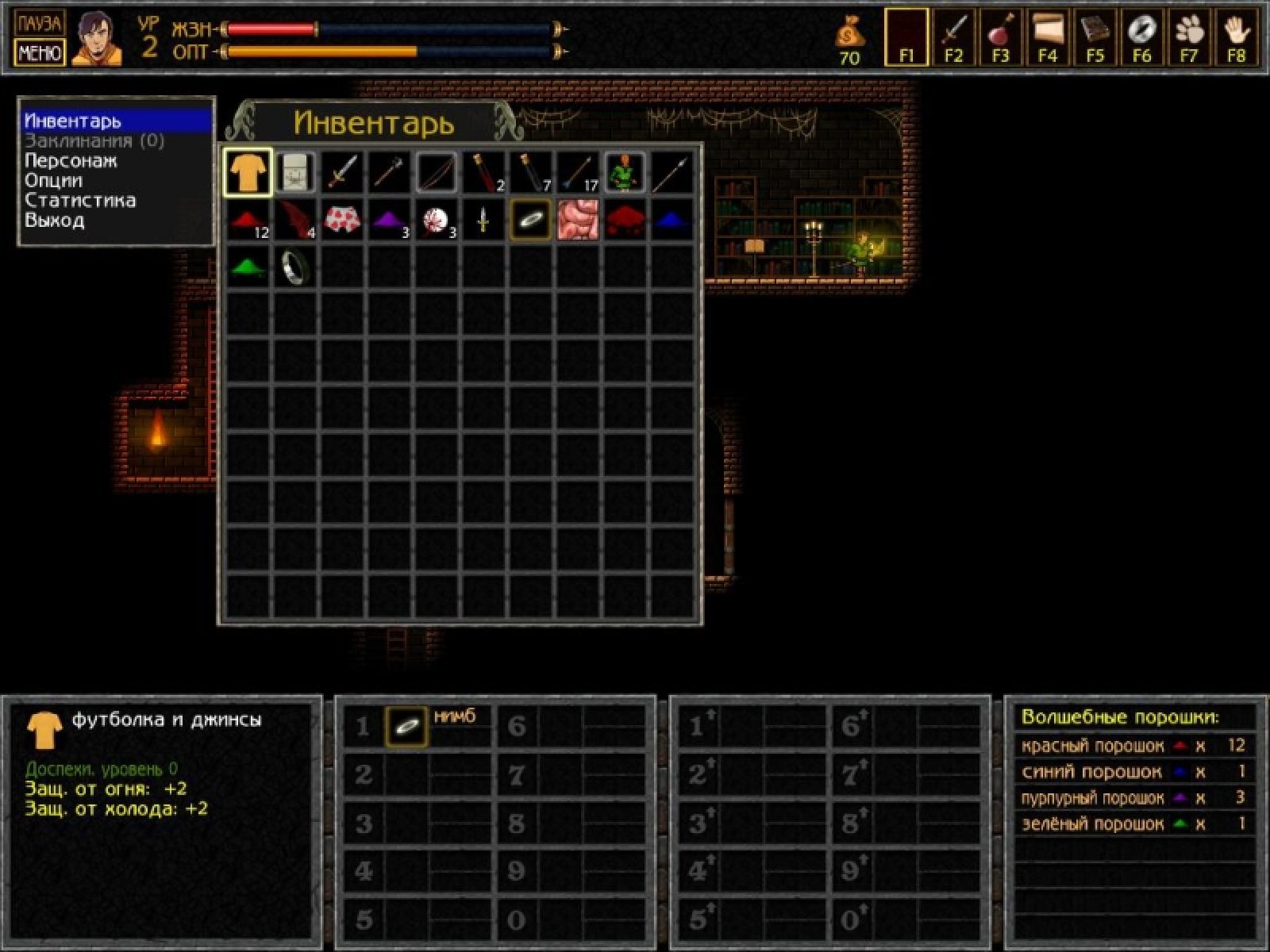The width and height of the screenshot is (1270, 952).
Task: Open the F2 sword category
Action: click(x=953, y=36)
